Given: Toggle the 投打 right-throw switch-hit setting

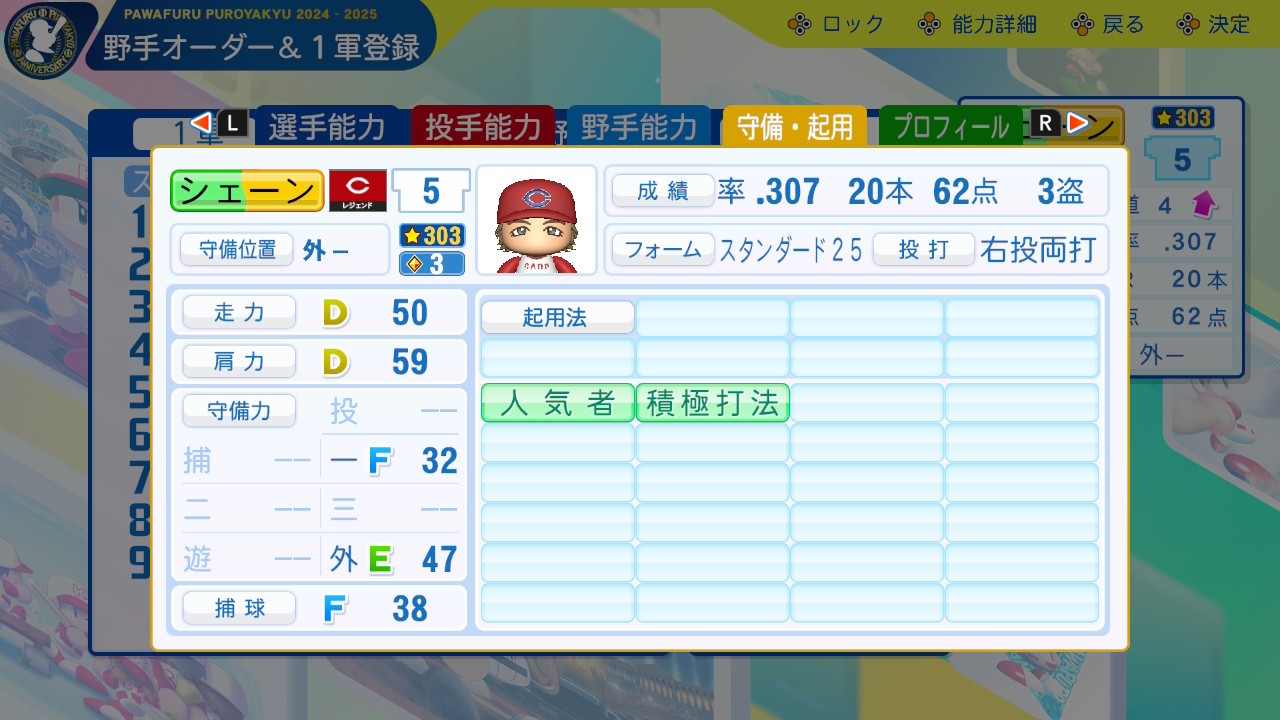Looking at the screenshot, I should click(923, 251).
